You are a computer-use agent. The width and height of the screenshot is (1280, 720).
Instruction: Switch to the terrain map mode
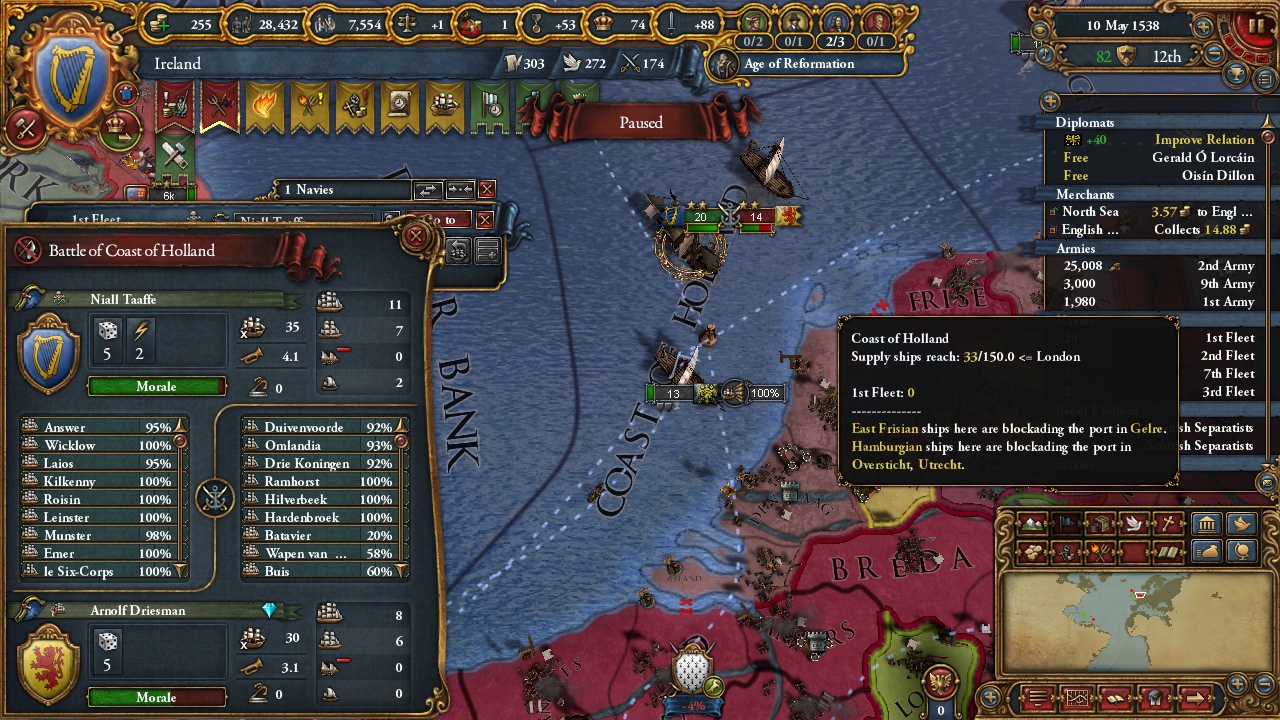pos(1032,524)
